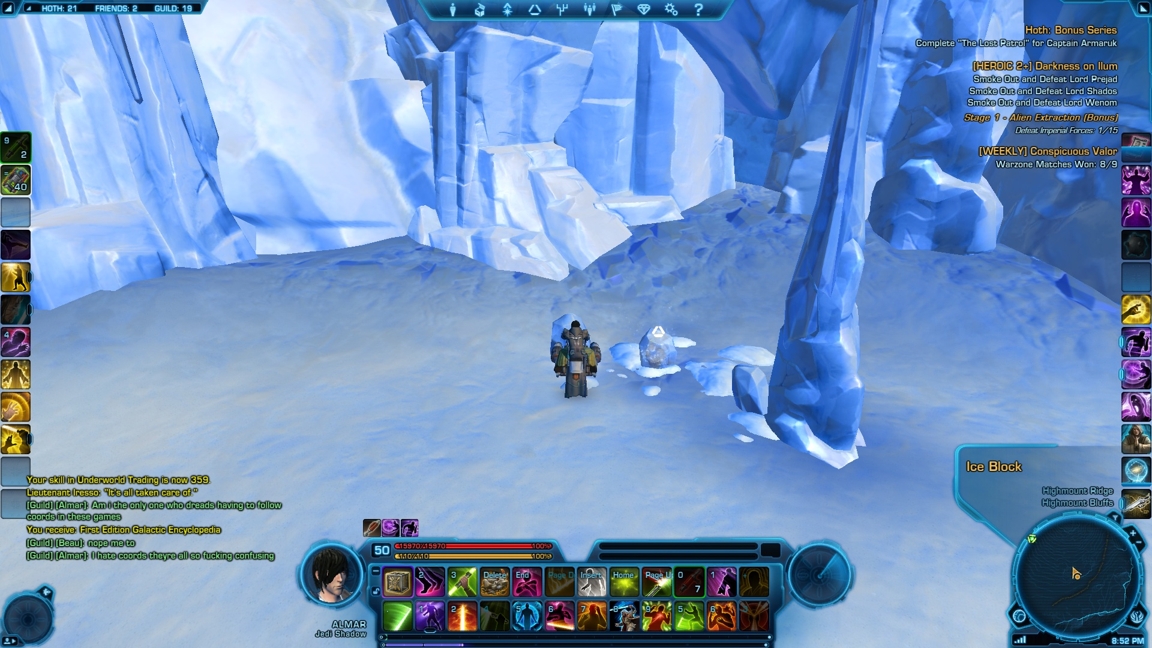Viewport: 1152px width, 648px height.
Task: Open the help question mark menu
Action: [698, 10]
